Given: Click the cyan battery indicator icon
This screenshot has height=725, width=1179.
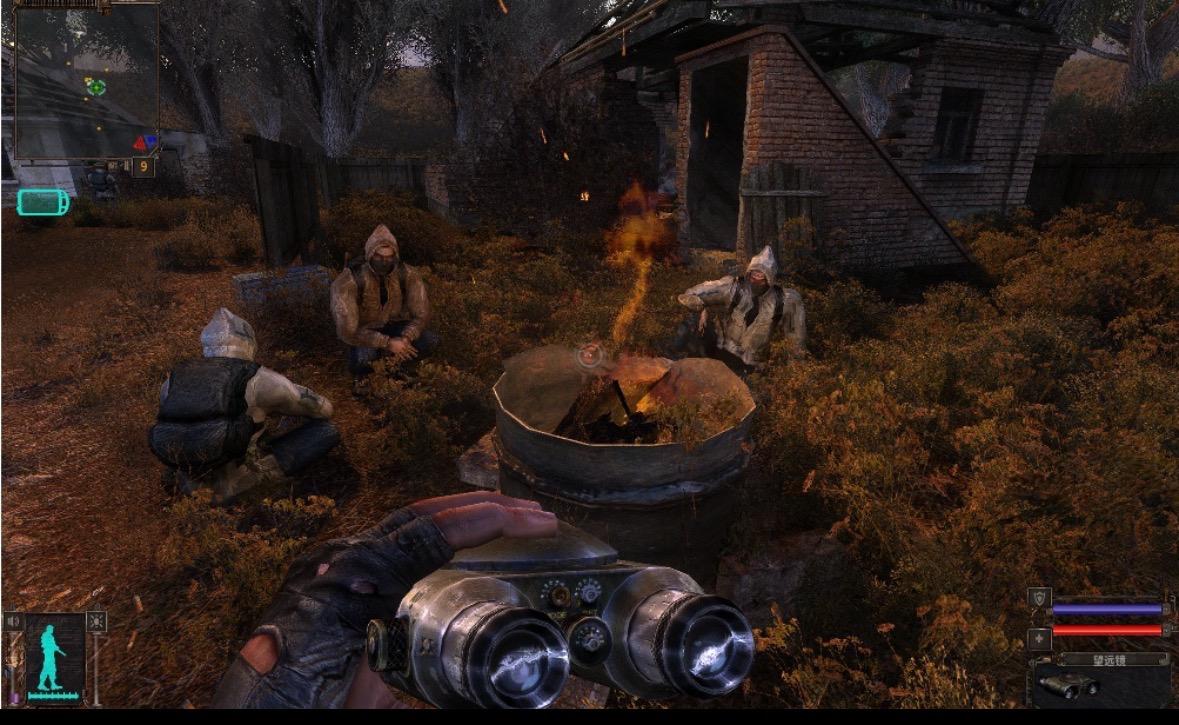Looking at the screenshot, I should [x=43, y=202].
